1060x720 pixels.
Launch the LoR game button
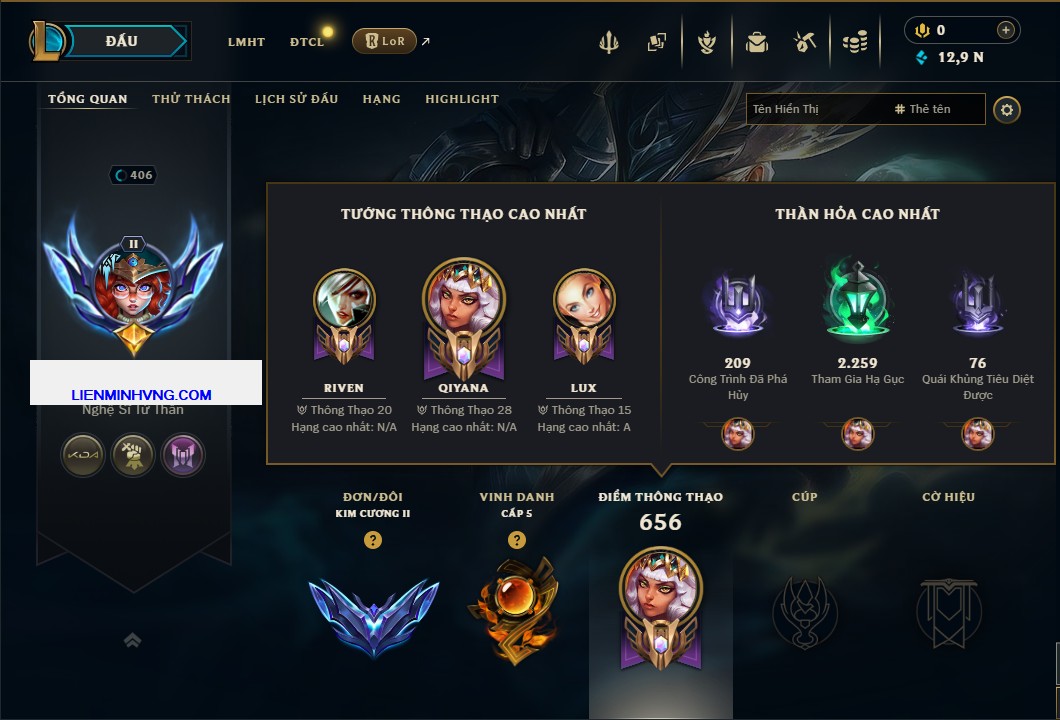(x=385, y=41)
